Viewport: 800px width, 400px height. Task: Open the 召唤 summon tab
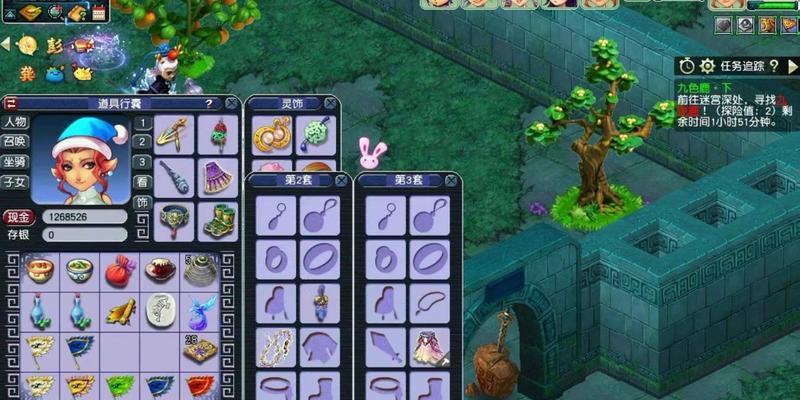[x=15, y=141]
